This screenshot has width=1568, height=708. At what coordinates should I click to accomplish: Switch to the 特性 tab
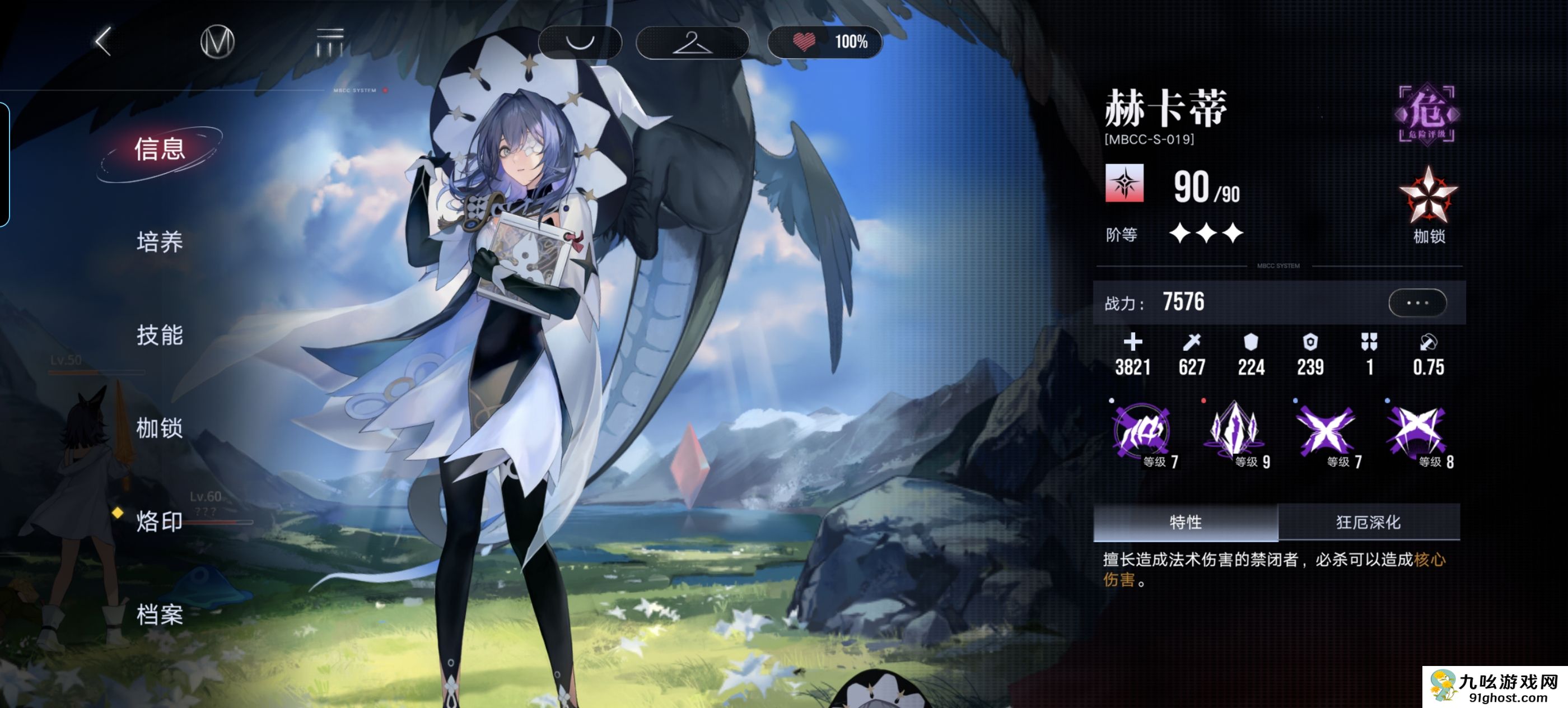pyautogui.click(x=1185, y=523)
